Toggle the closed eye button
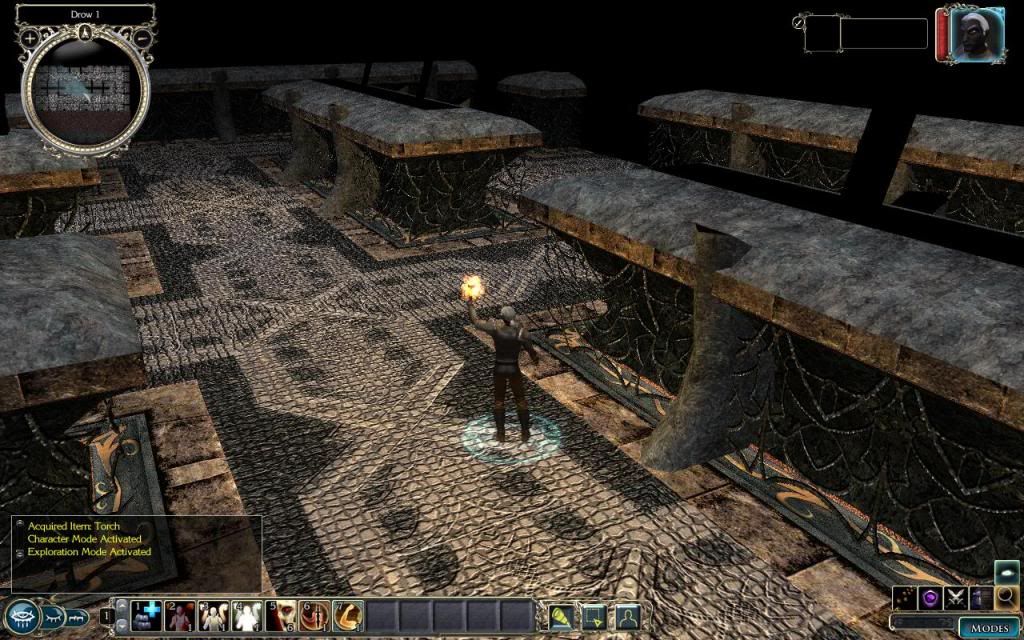The width and height of the screenshot is (1024, 640). (x=54, y=615)
